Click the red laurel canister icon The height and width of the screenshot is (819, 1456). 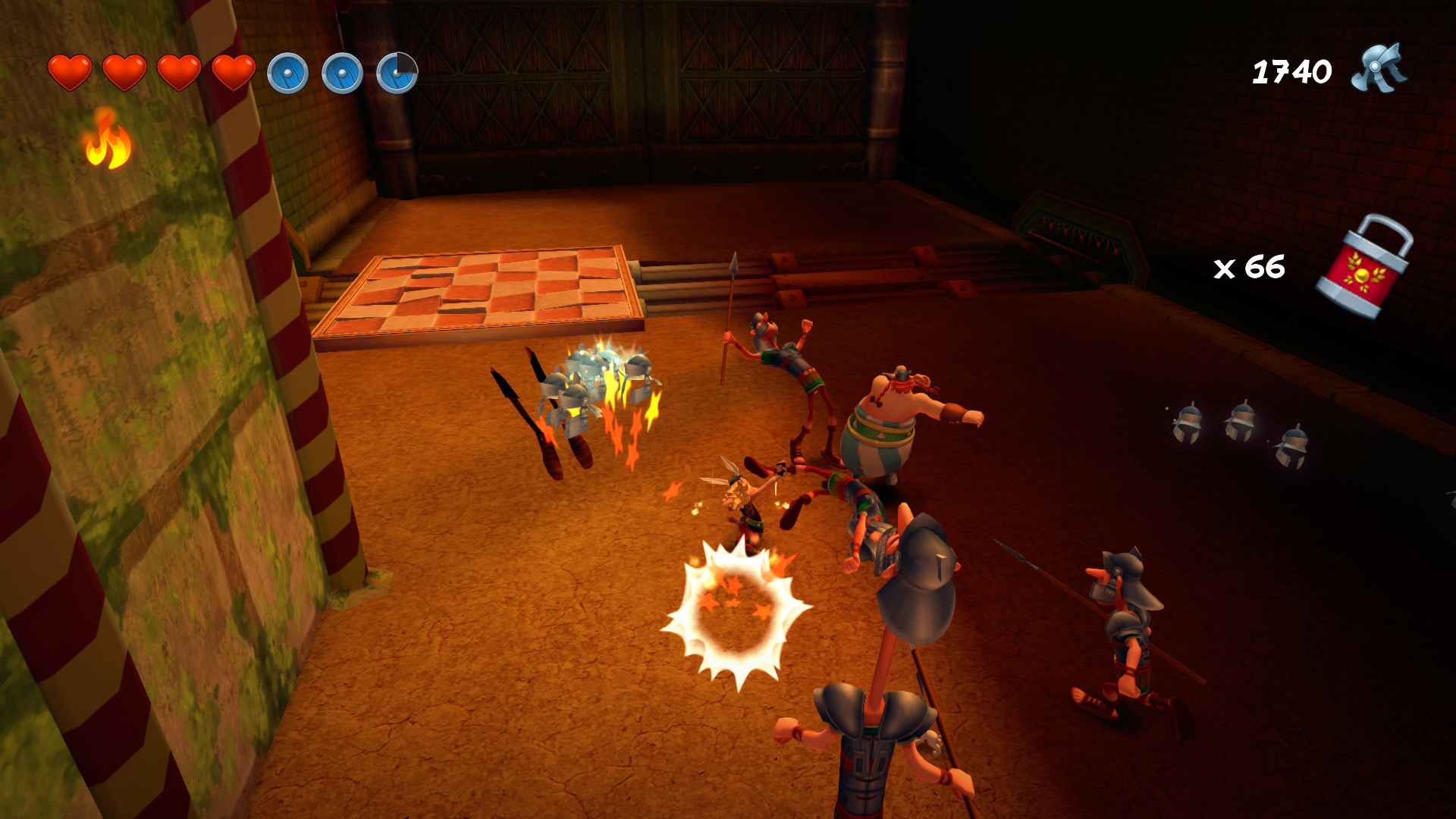coord(1365,267)
